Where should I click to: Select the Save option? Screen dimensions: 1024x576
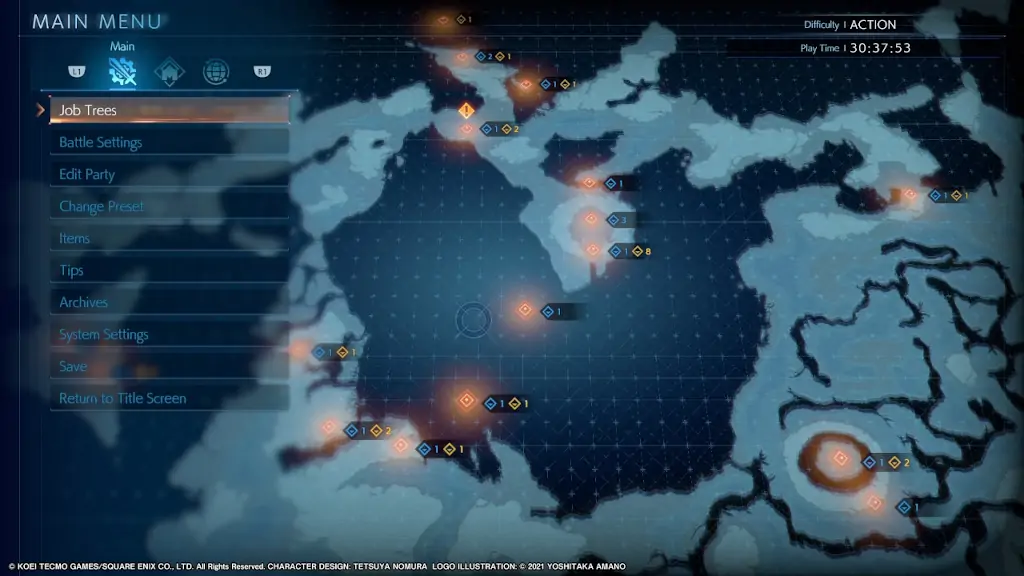(168, 366)
